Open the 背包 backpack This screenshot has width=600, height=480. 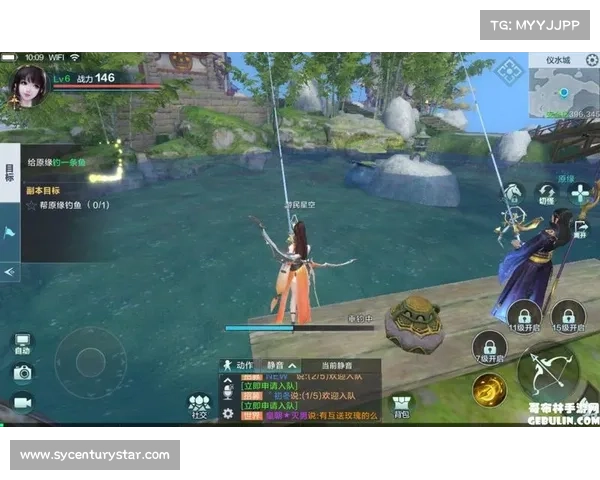401,405
